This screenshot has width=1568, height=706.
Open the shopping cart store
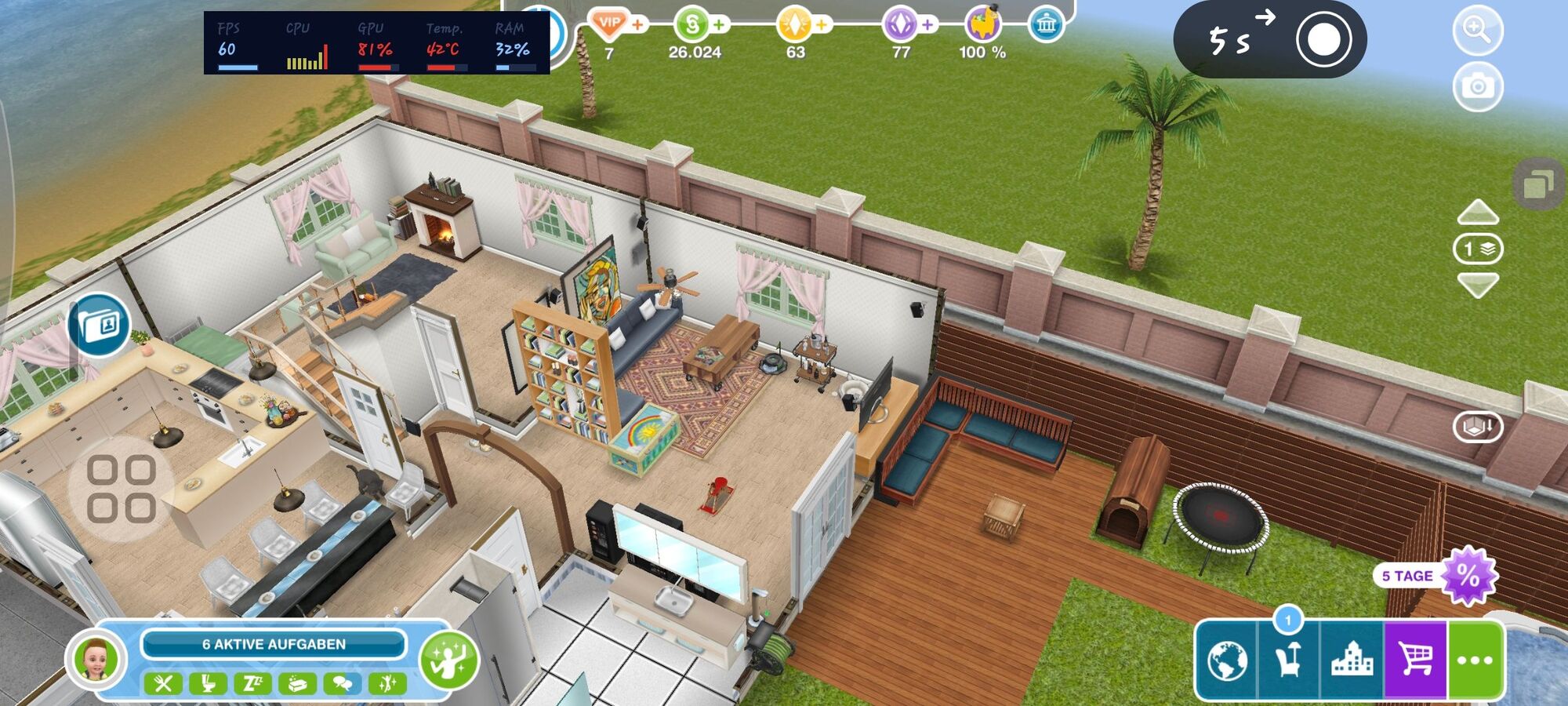(x=1416, y=661)
